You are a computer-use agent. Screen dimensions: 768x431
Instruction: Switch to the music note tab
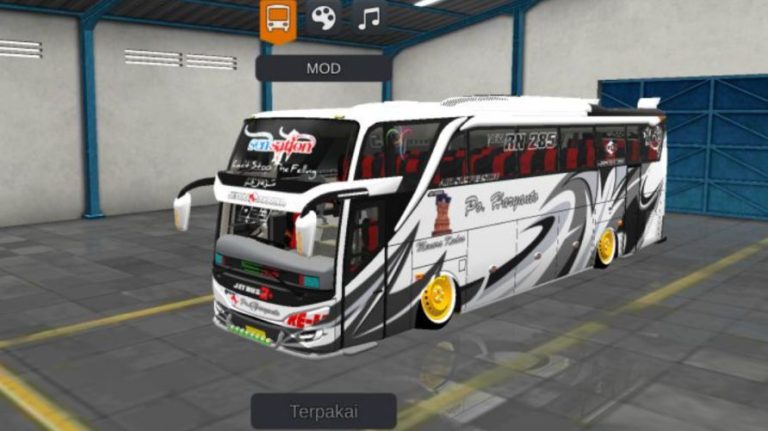369,17
